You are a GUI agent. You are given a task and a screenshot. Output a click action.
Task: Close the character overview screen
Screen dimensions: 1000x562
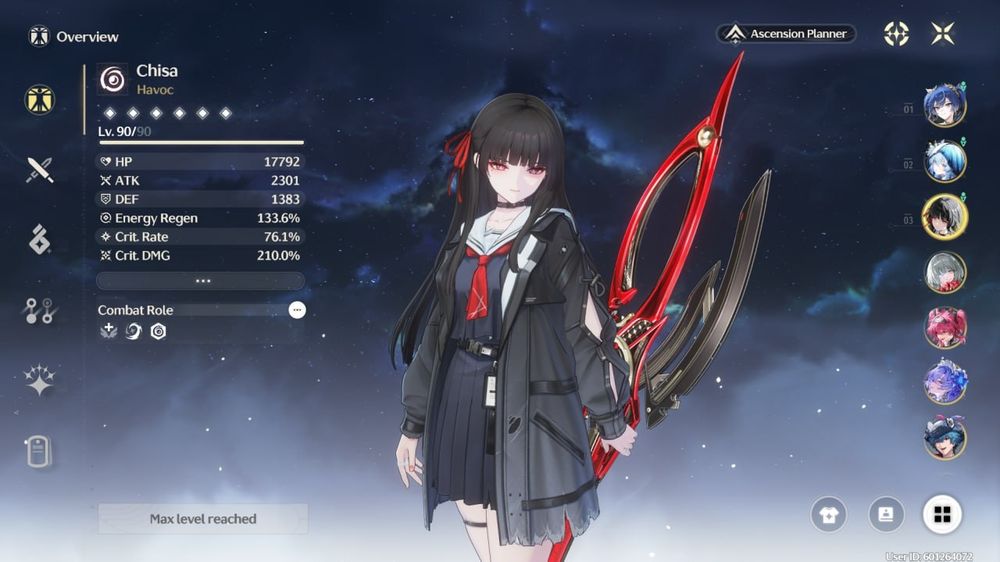(x=942, y=34)
